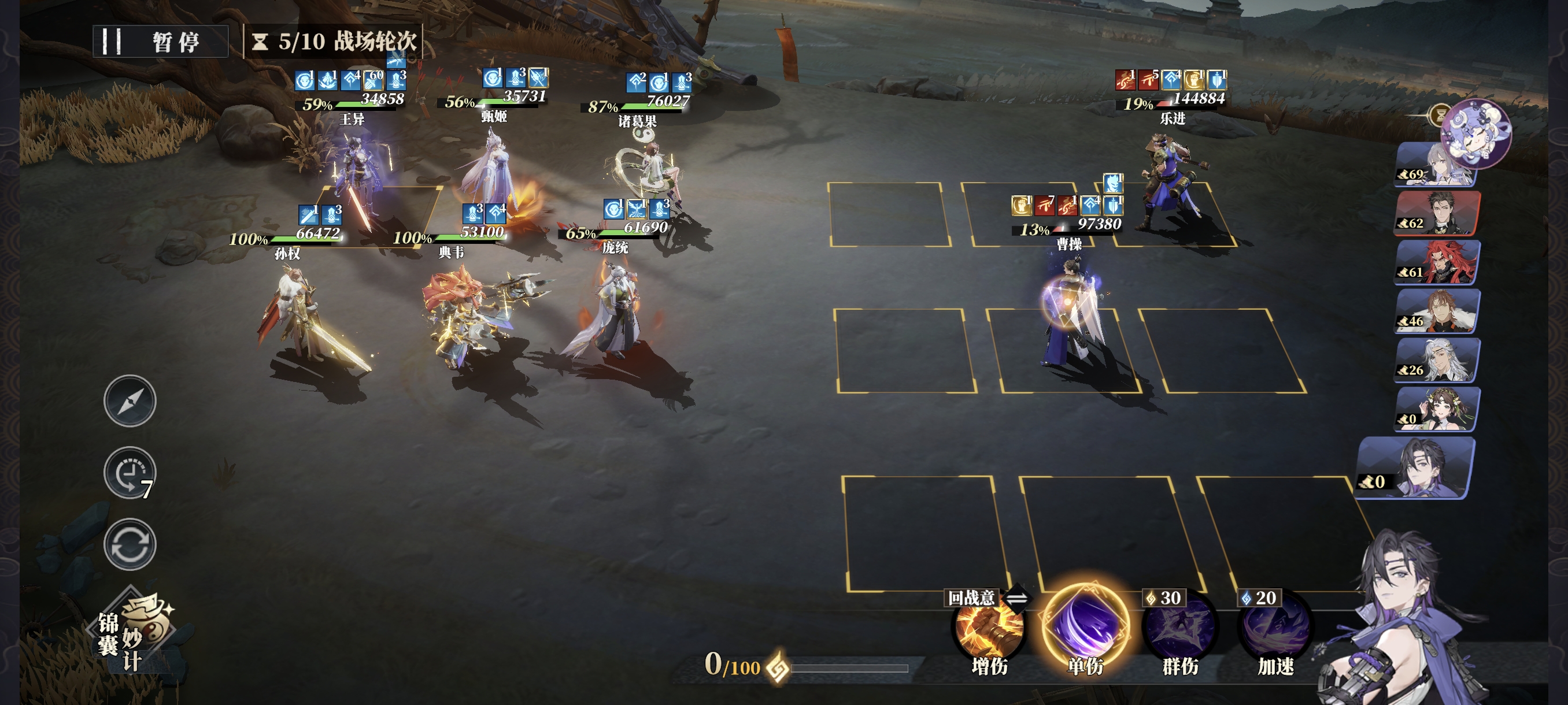Pause the battle with 暂停 button
Screen dimensions: 1568x705
161,42
